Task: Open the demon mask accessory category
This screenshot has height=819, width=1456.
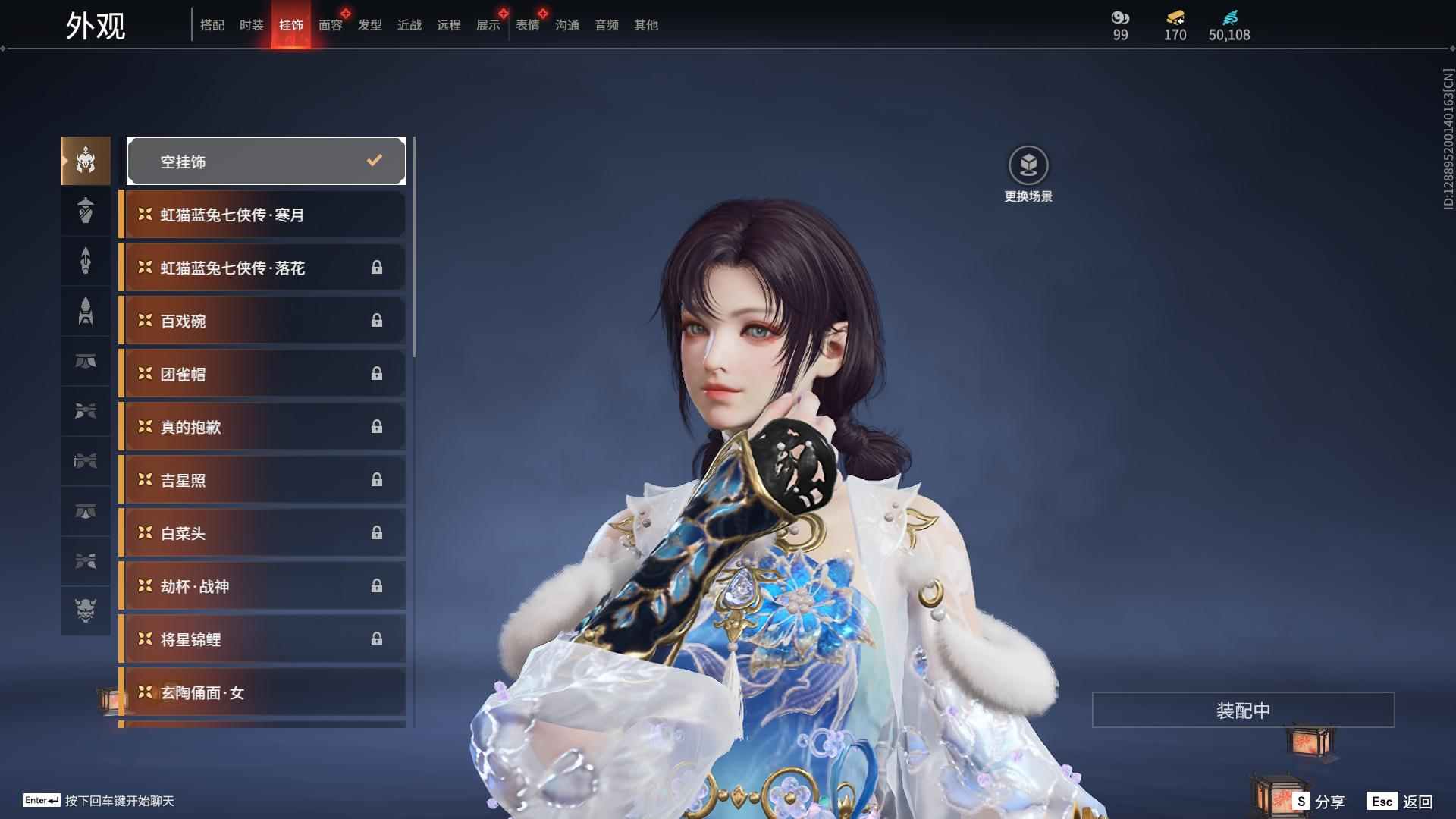Action: pyautogui.click(x=86, y=610)
